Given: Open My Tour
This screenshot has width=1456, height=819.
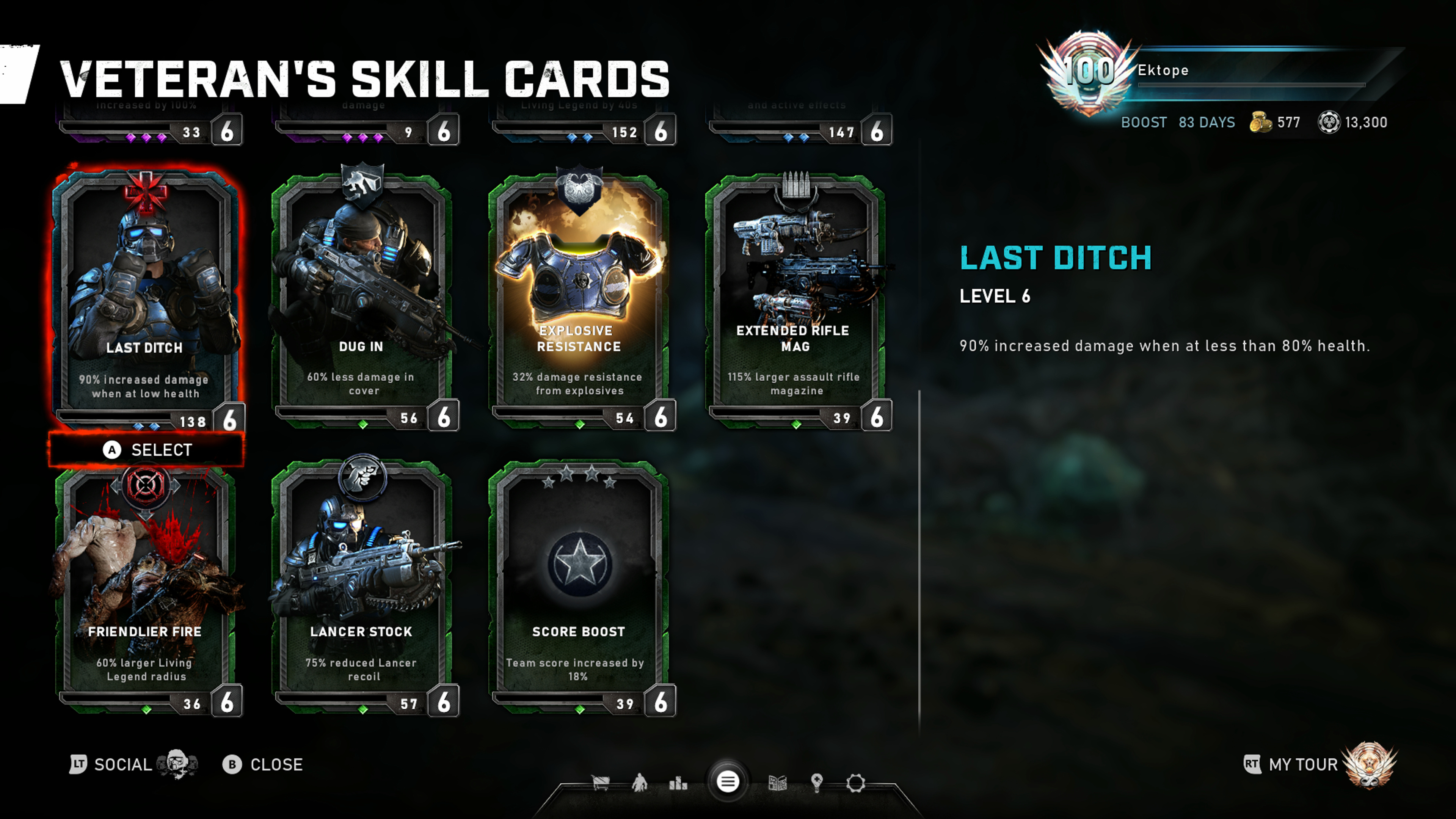Looking at the screenshot, I should pyautogui.click(x=1303, y=765).
